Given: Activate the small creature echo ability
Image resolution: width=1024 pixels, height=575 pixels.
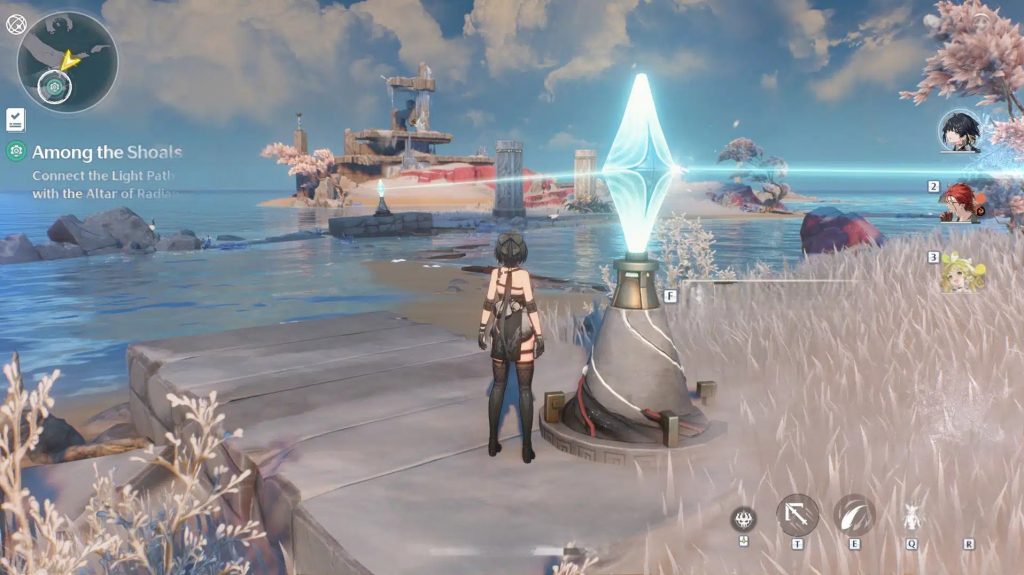Looking at the screenshot, I should (911, 516).
